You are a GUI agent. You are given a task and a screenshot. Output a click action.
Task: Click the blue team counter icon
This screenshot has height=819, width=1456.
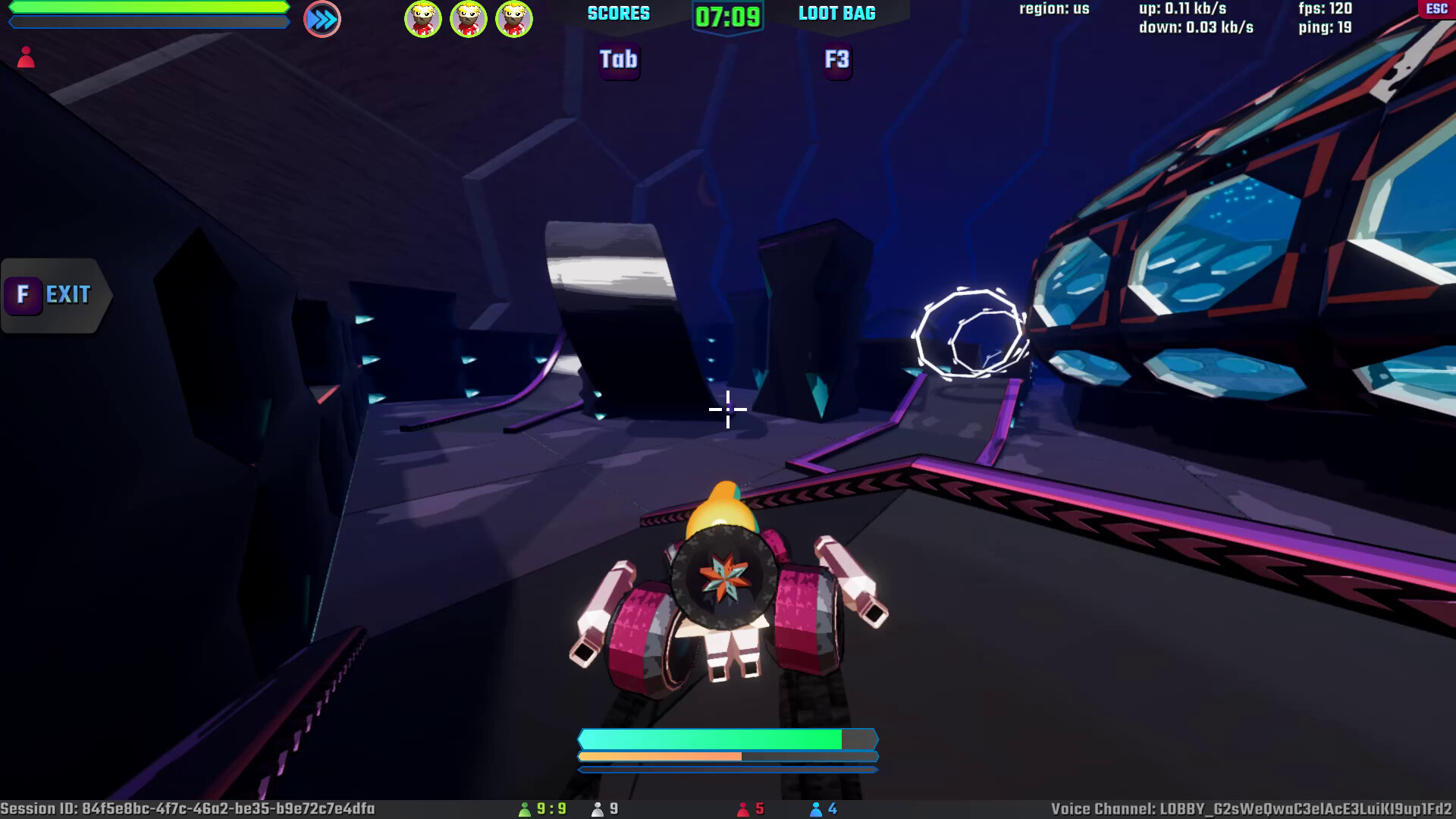(x=817, y=809)
